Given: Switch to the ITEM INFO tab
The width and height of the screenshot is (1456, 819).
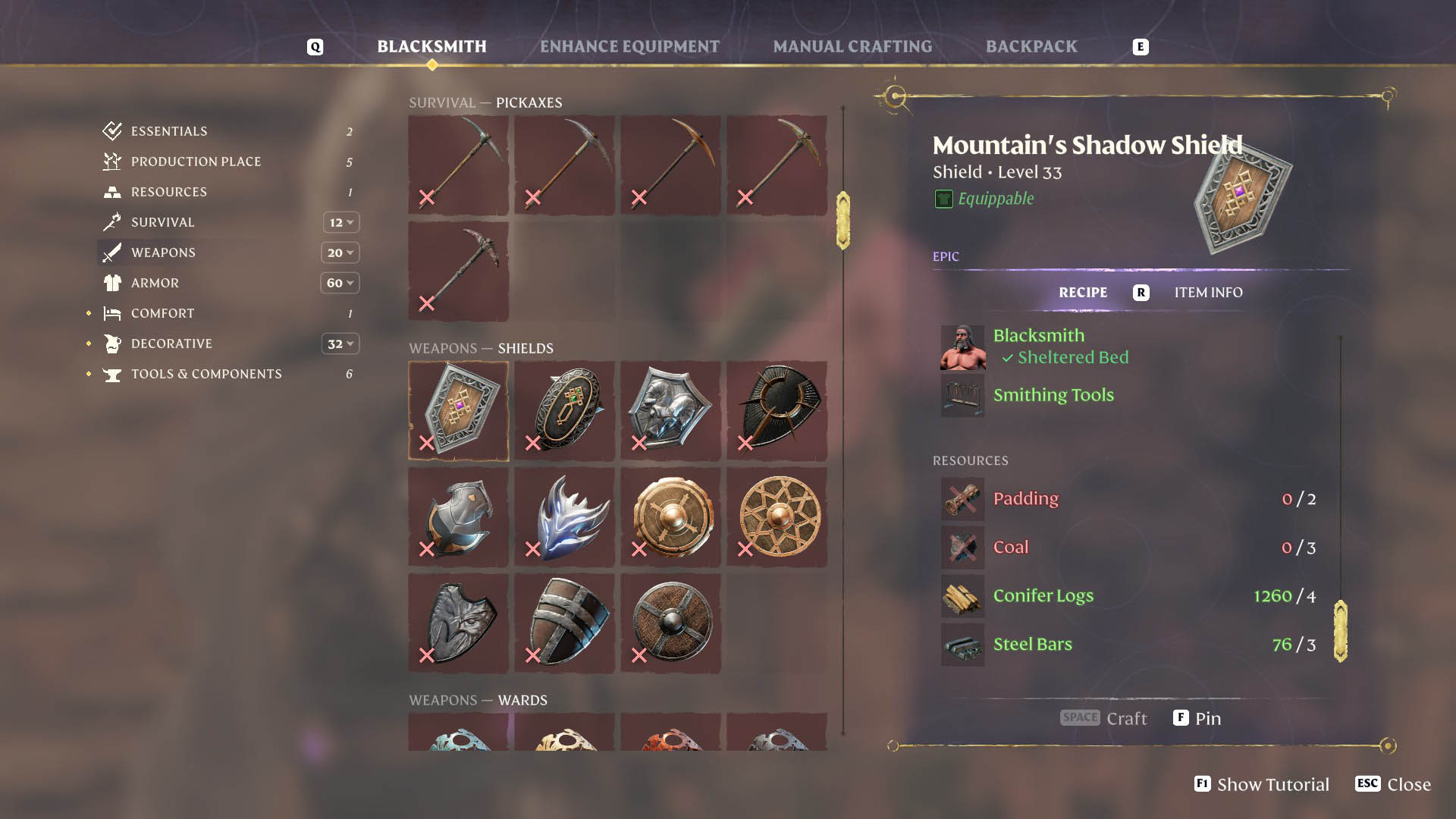Looking at the screenshot, I should 1208,292.
